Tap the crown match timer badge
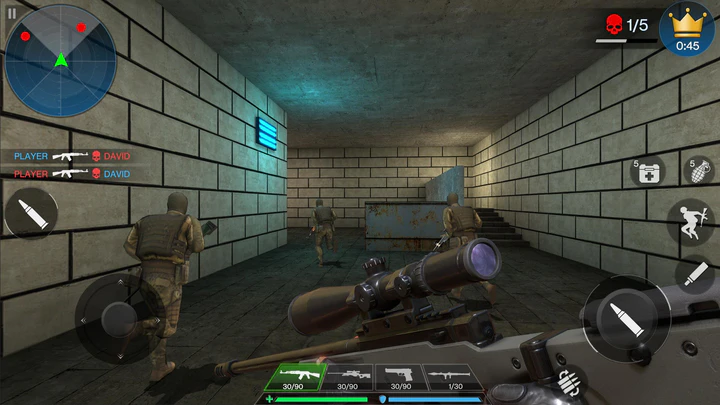Screen dimensions: 720x405 [687, 31]
